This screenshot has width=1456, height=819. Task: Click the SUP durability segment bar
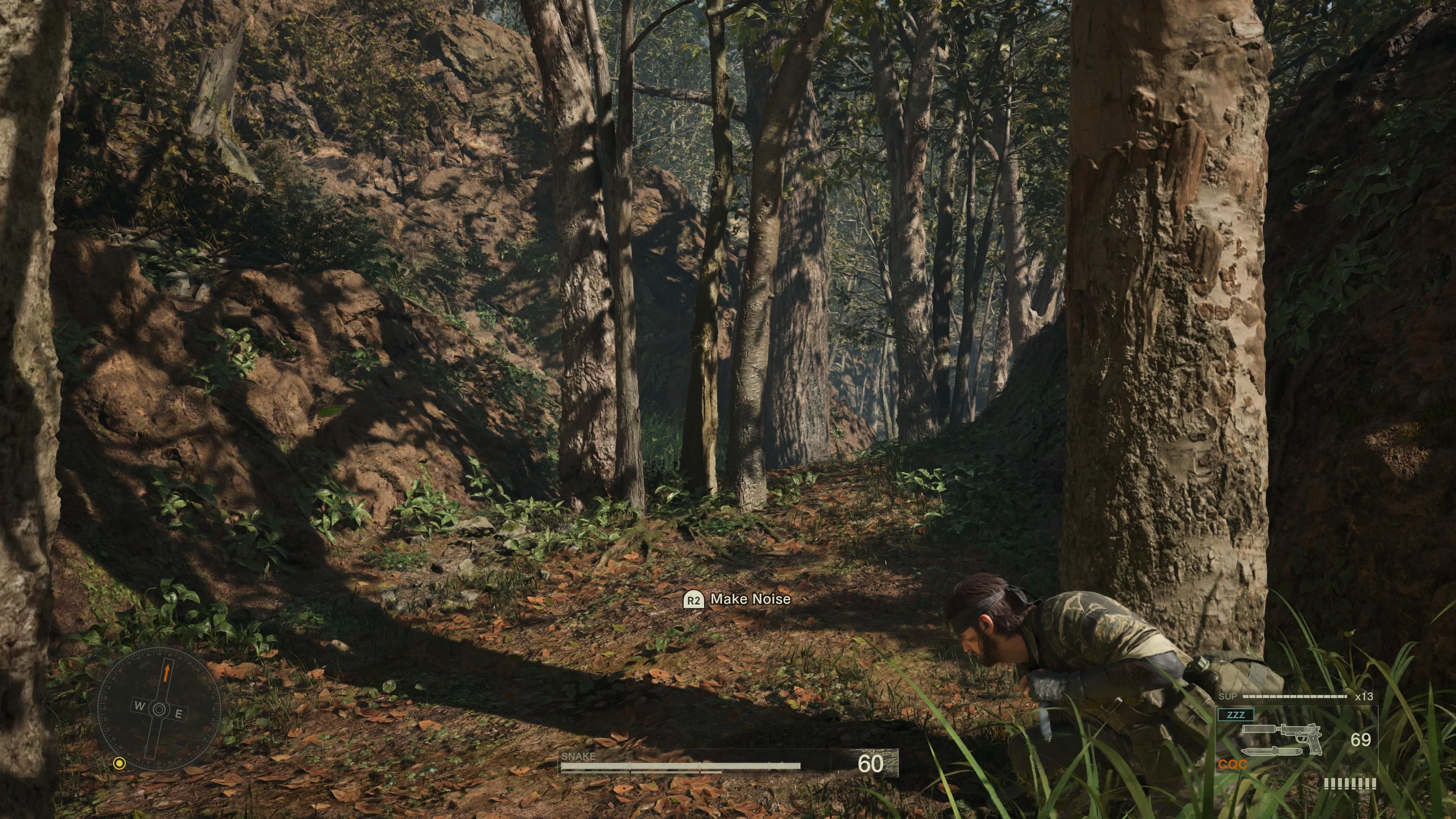point(1295,697)
